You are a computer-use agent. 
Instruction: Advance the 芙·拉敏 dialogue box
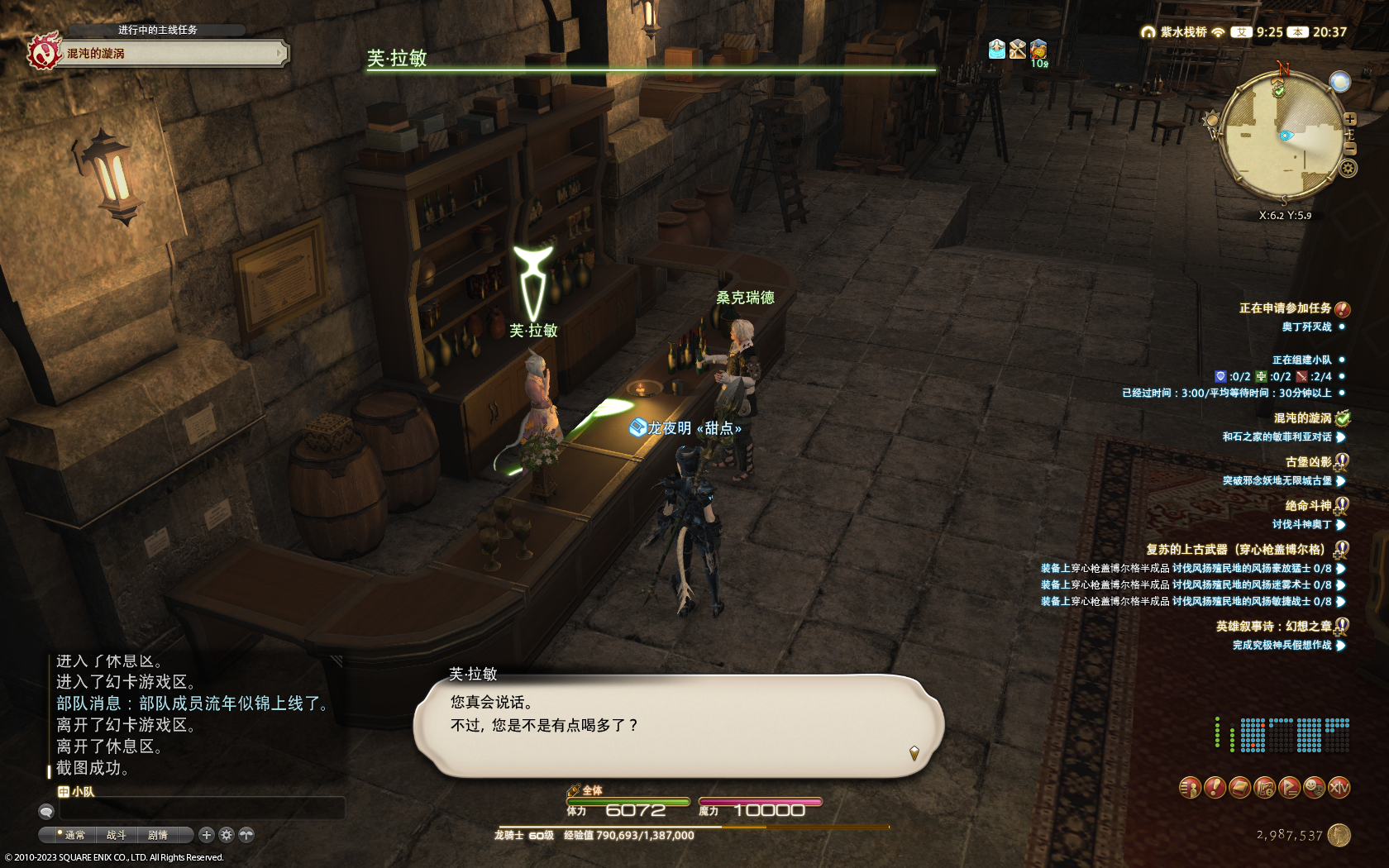[678, 726]
